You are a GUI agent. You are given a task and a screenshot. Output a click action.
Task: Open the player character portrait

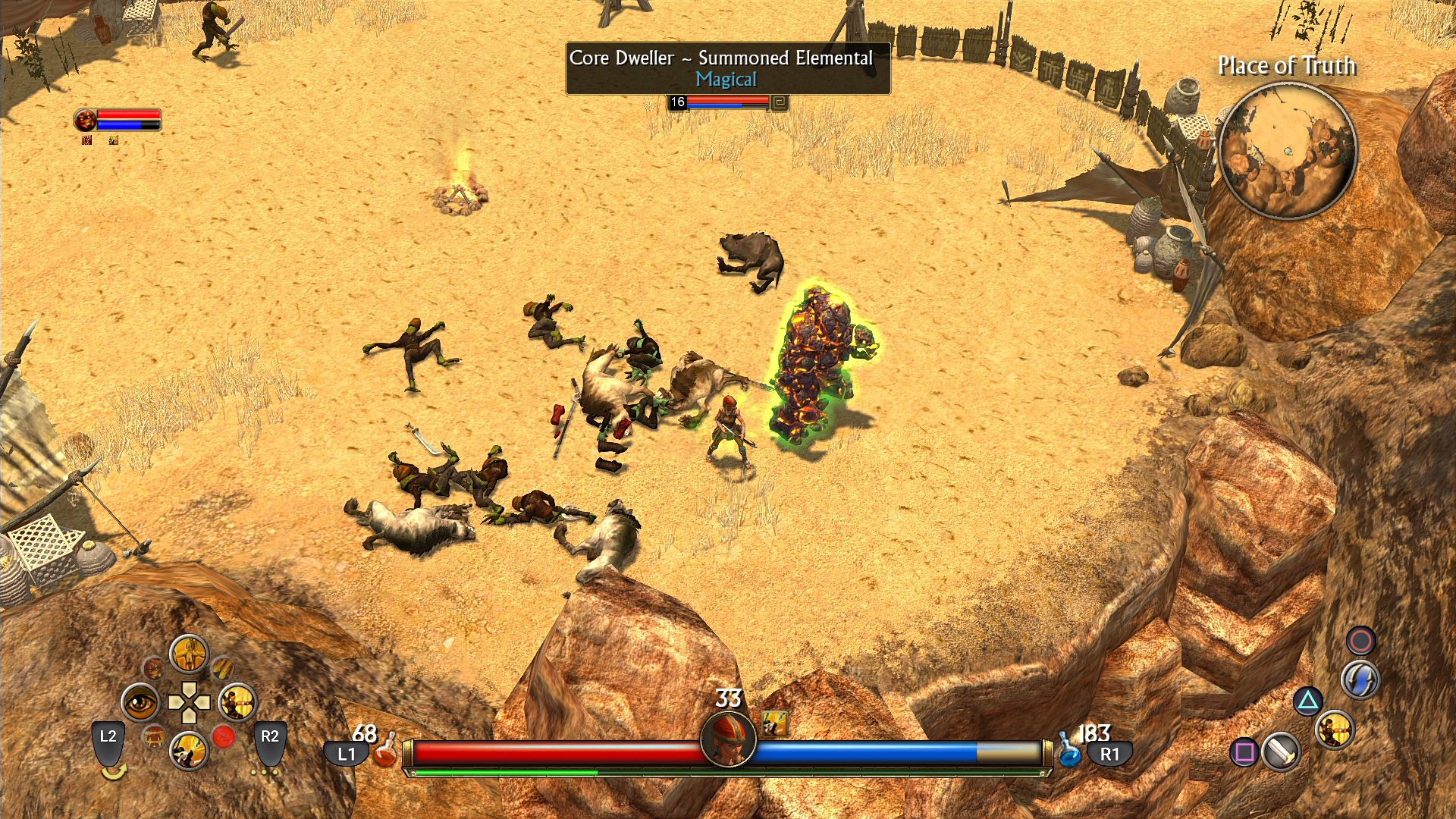coord(728,738)
